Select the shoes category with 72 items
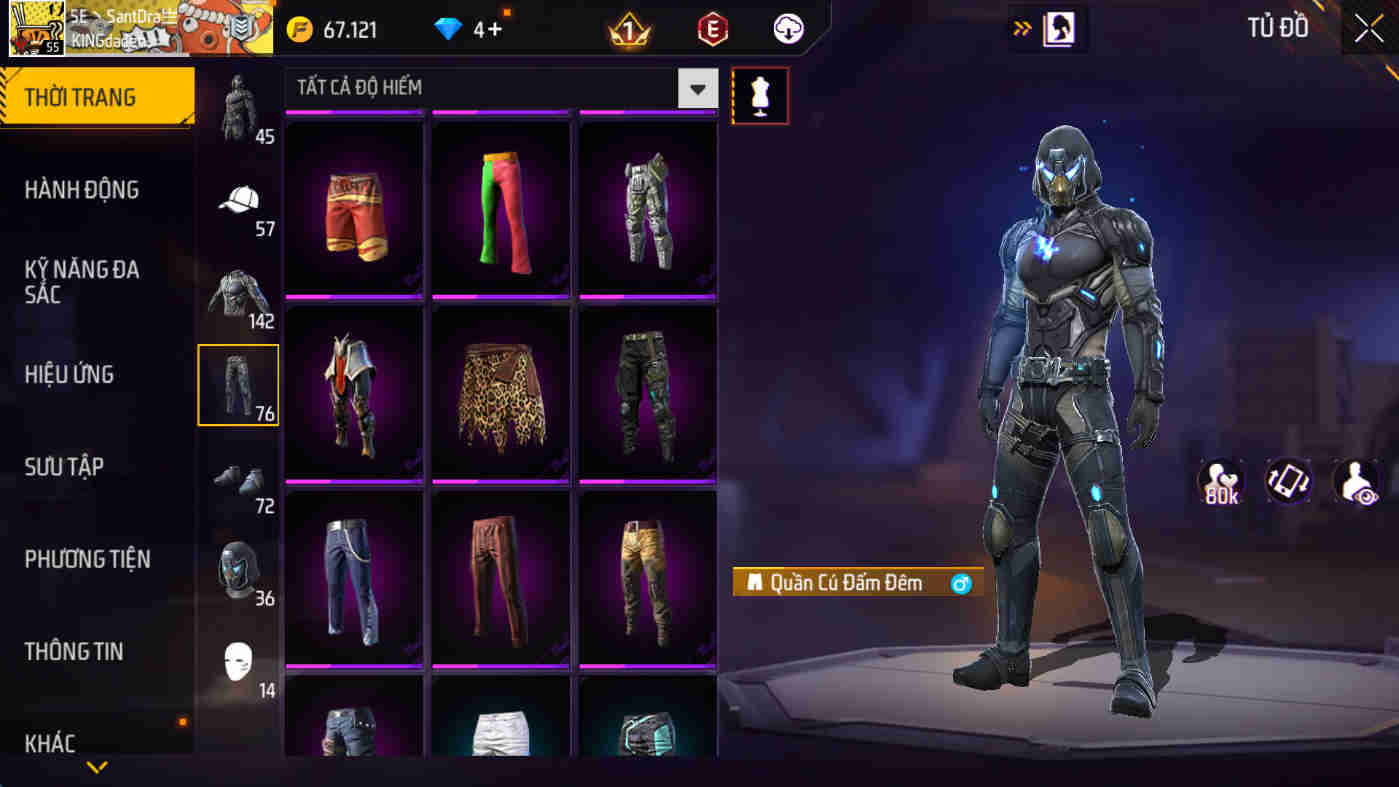The width and height of the screenshot is (1399, 787). [238, 480]
